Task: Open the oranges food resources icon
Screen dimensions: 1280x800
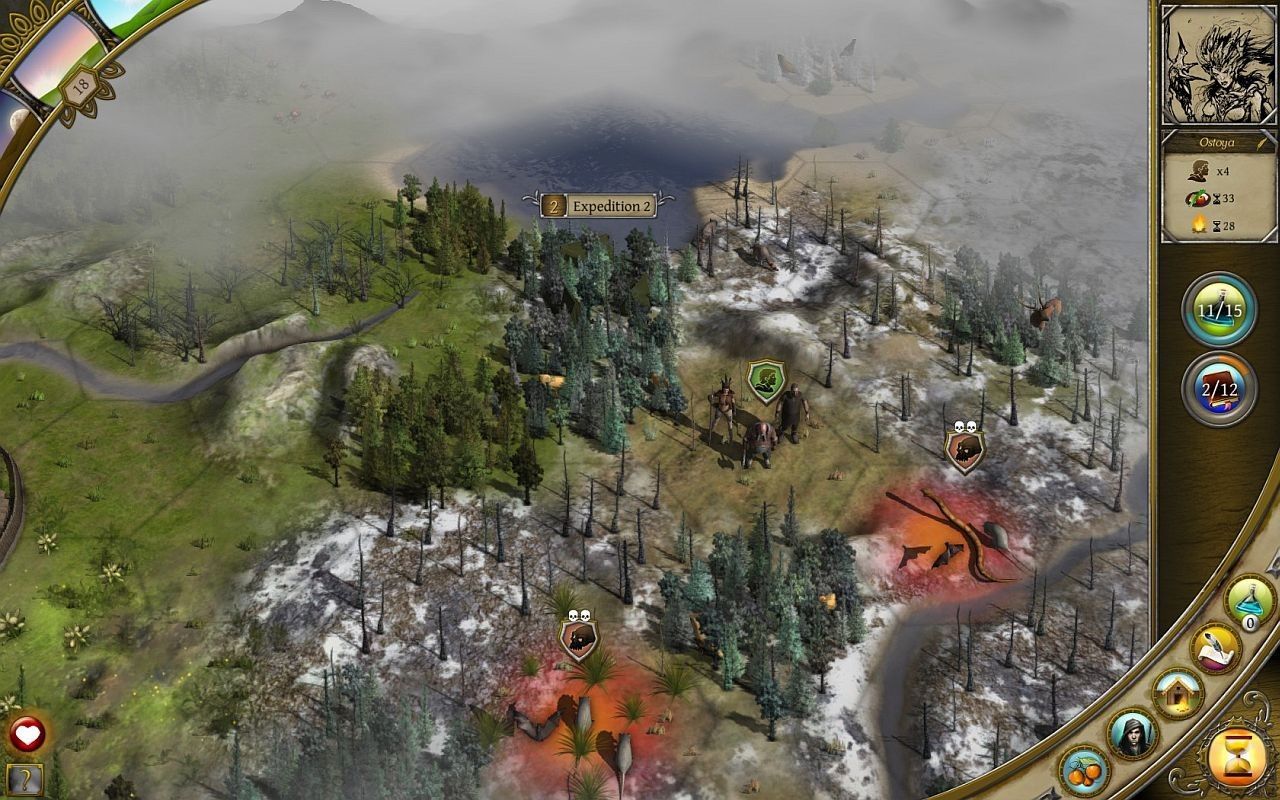Action: click(1082, 770)
